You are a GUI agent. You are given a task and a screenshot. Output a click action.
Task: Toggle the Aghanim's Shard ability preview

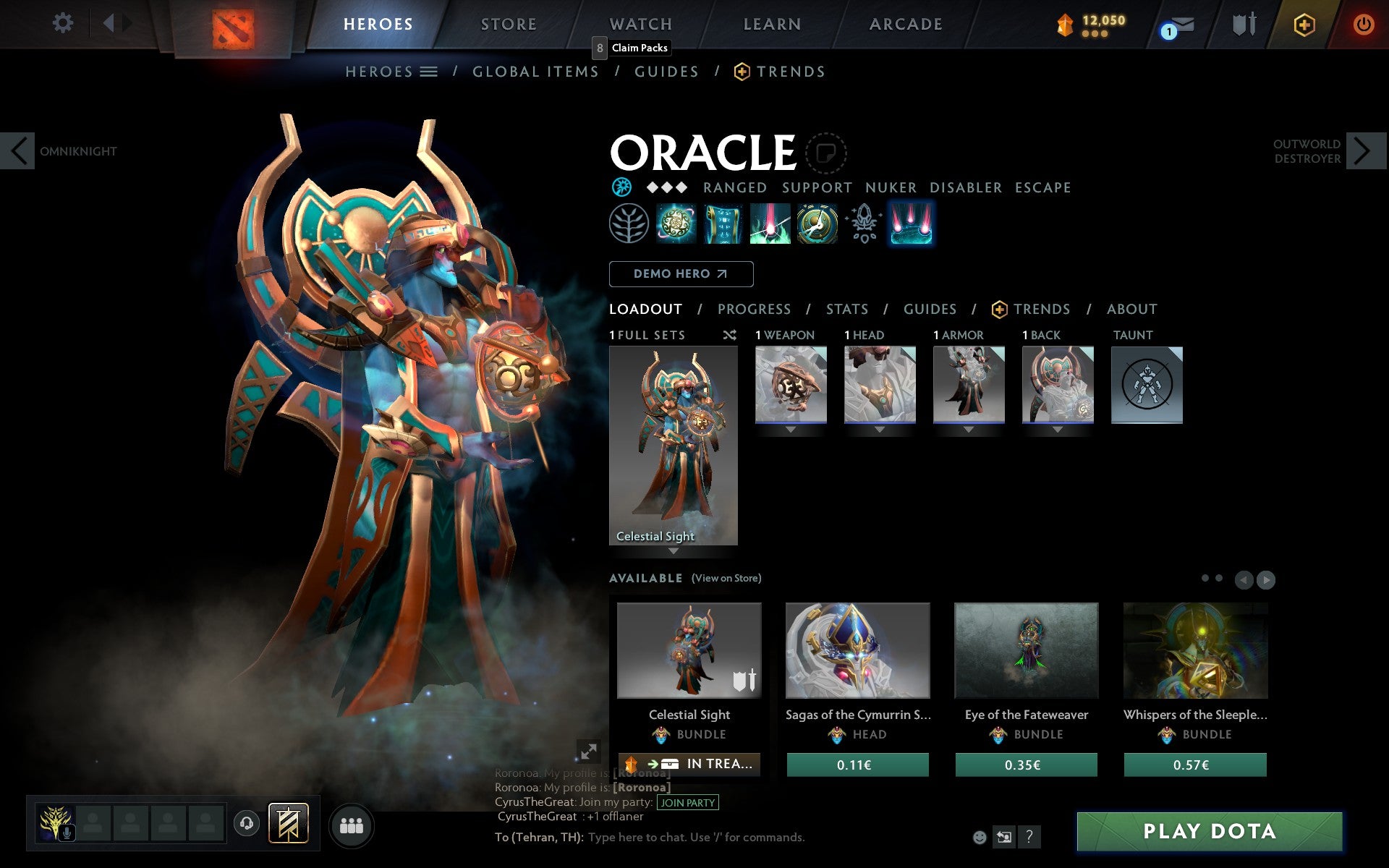click(863, 224)
